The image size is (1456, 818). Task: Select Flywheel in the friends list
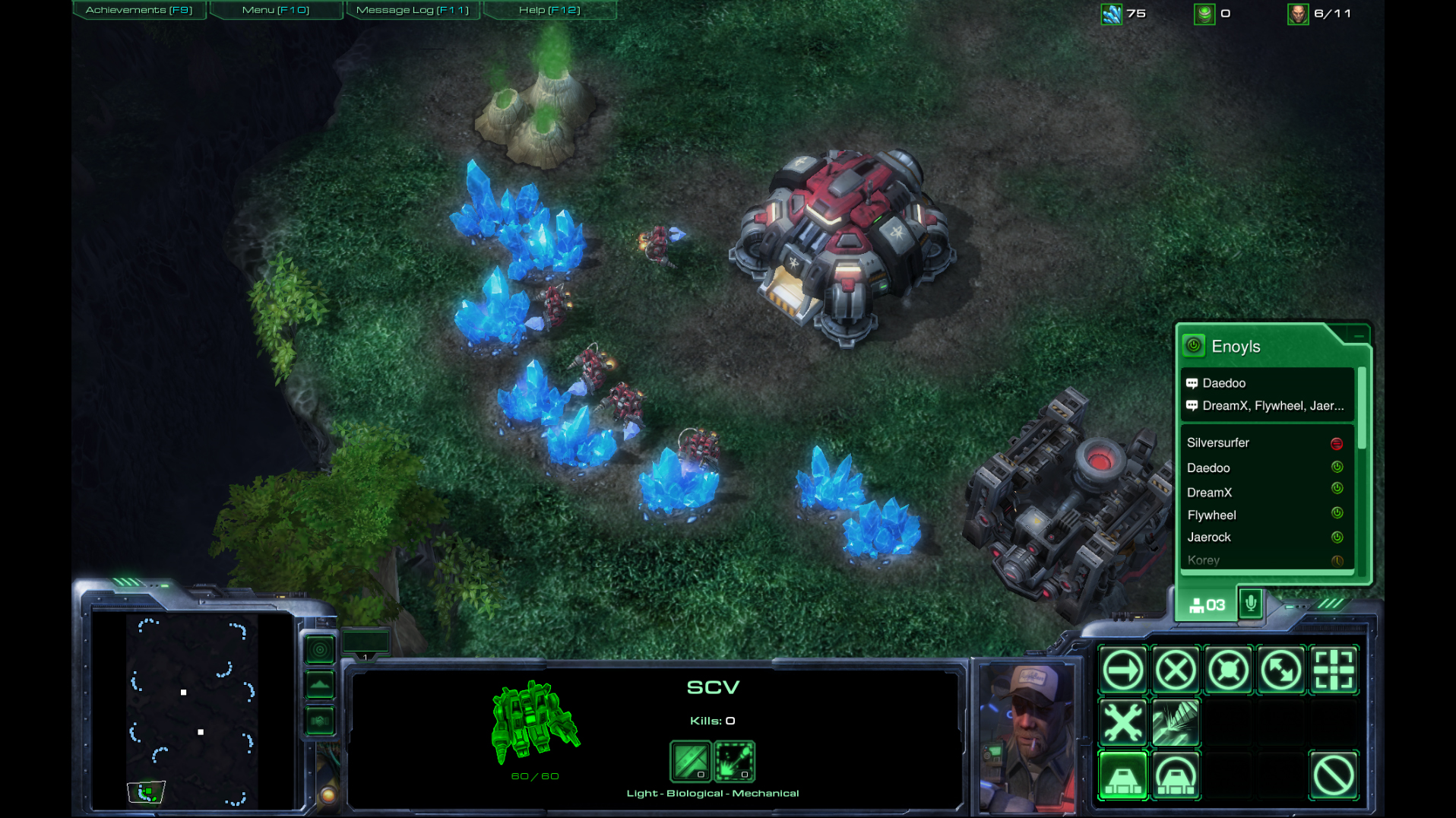pos(1211,515)
